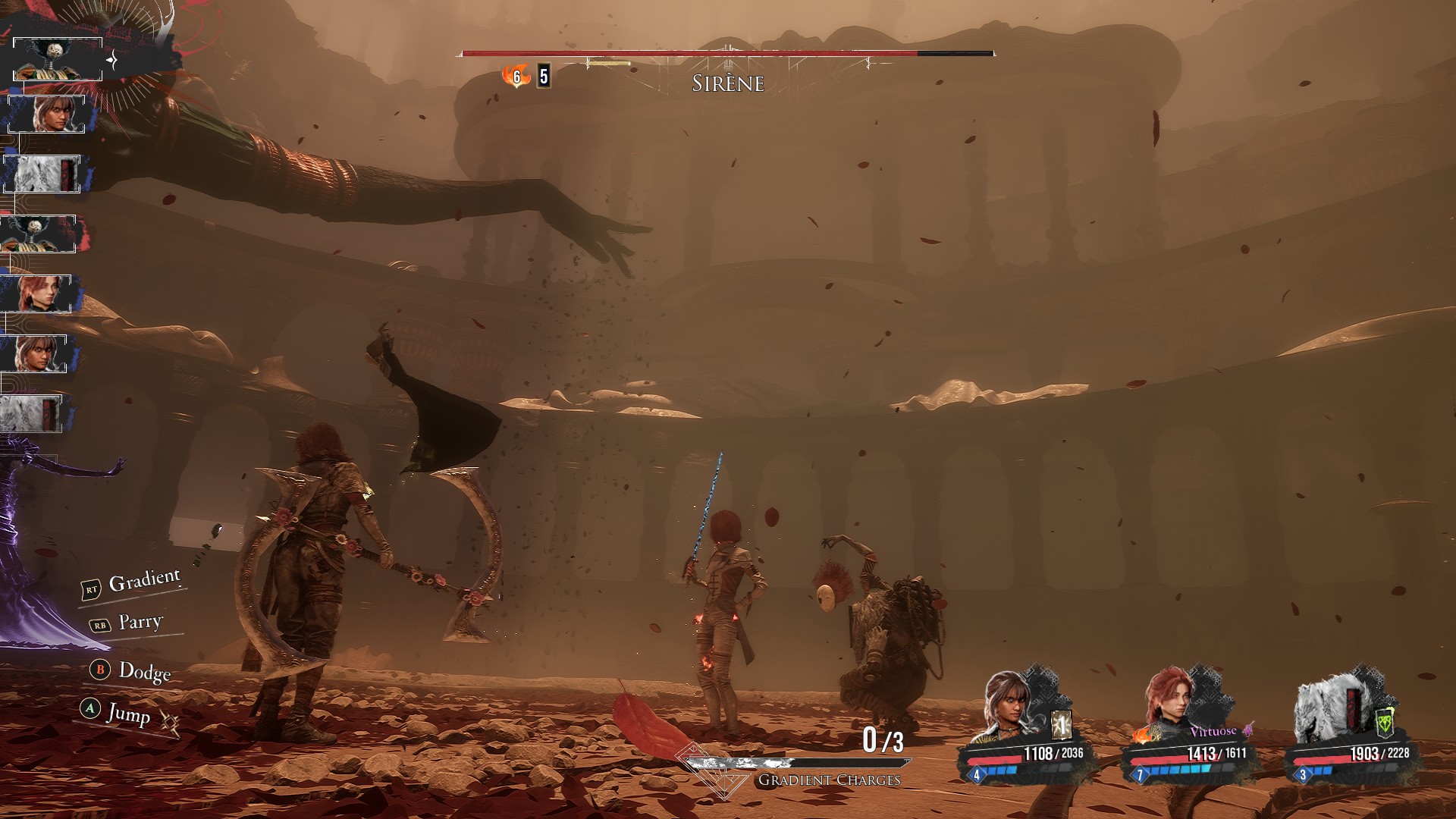Click Sciel's foretell card icon
The image size is (1456, 819).
(1062, 726)
